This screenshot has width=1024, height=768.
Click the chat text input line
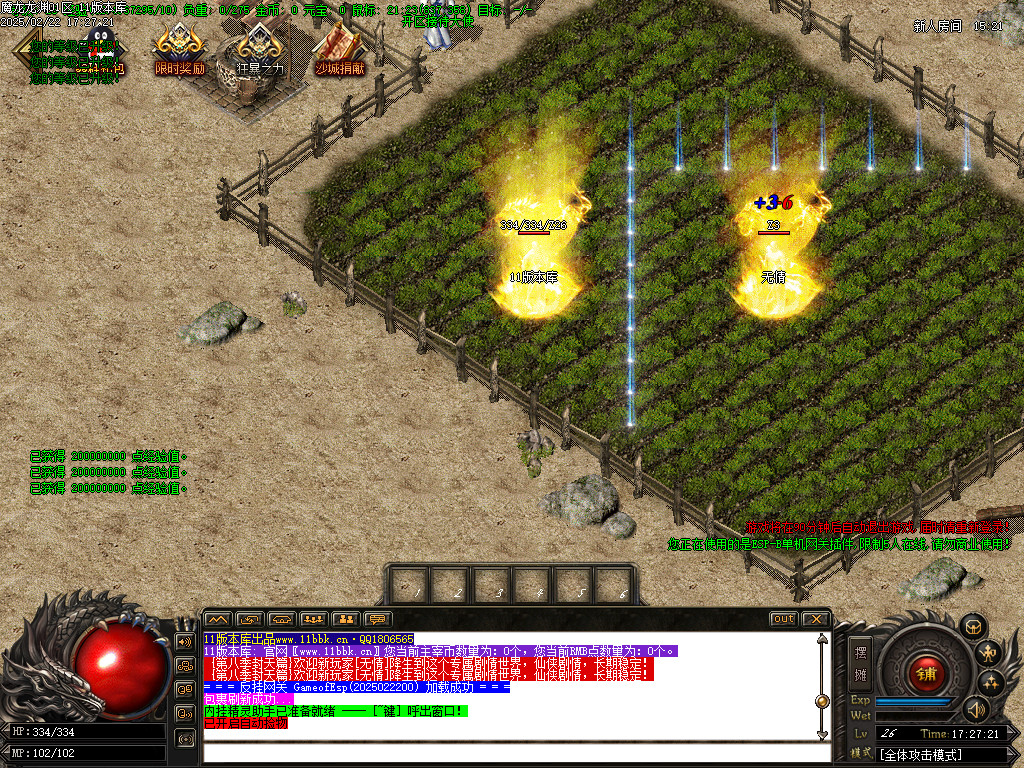click(510, 752)
